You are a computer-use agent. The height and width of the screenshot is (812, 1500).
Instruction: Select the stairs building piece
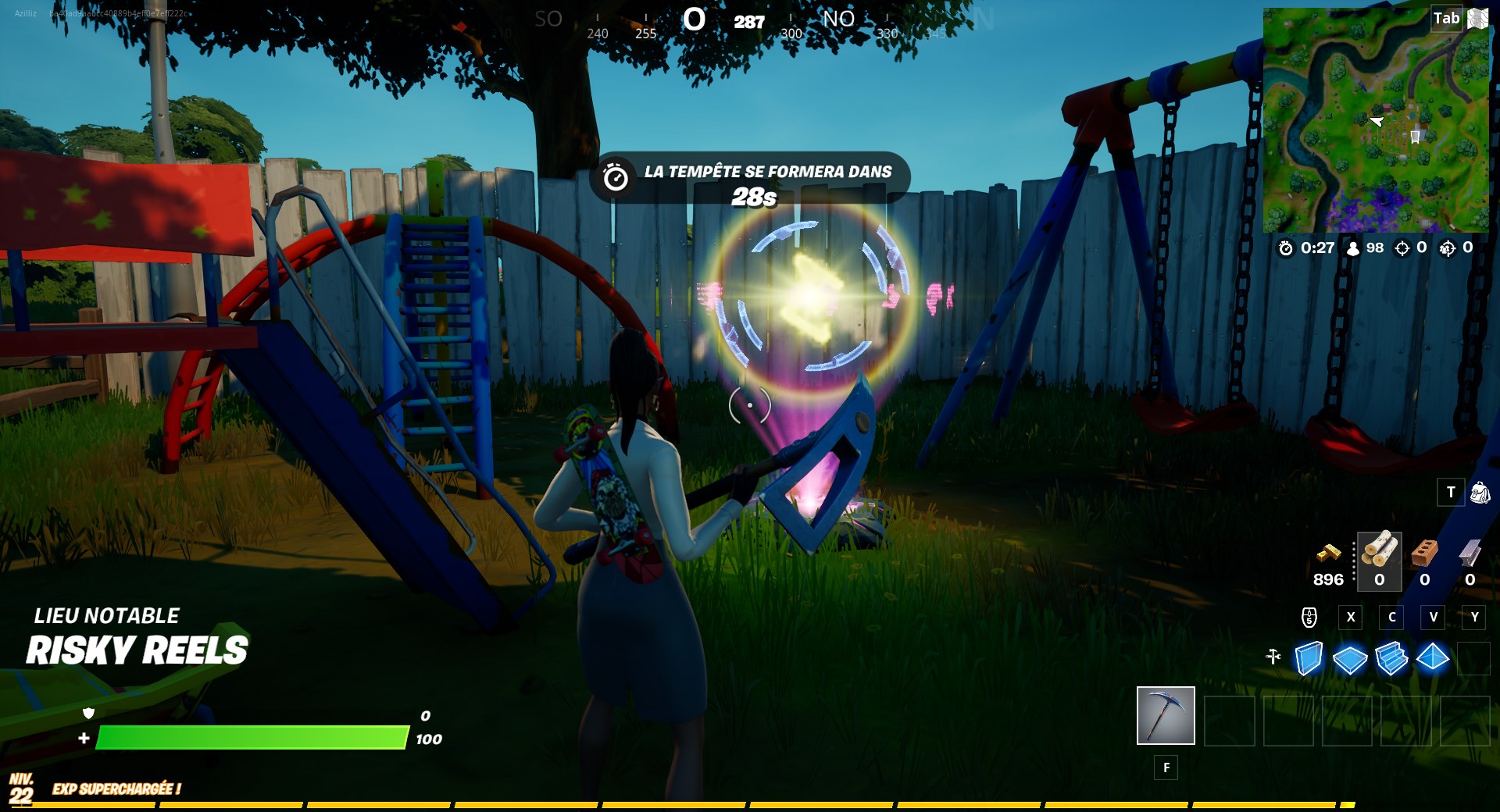pyautogui.click(x=1392, y=658)
